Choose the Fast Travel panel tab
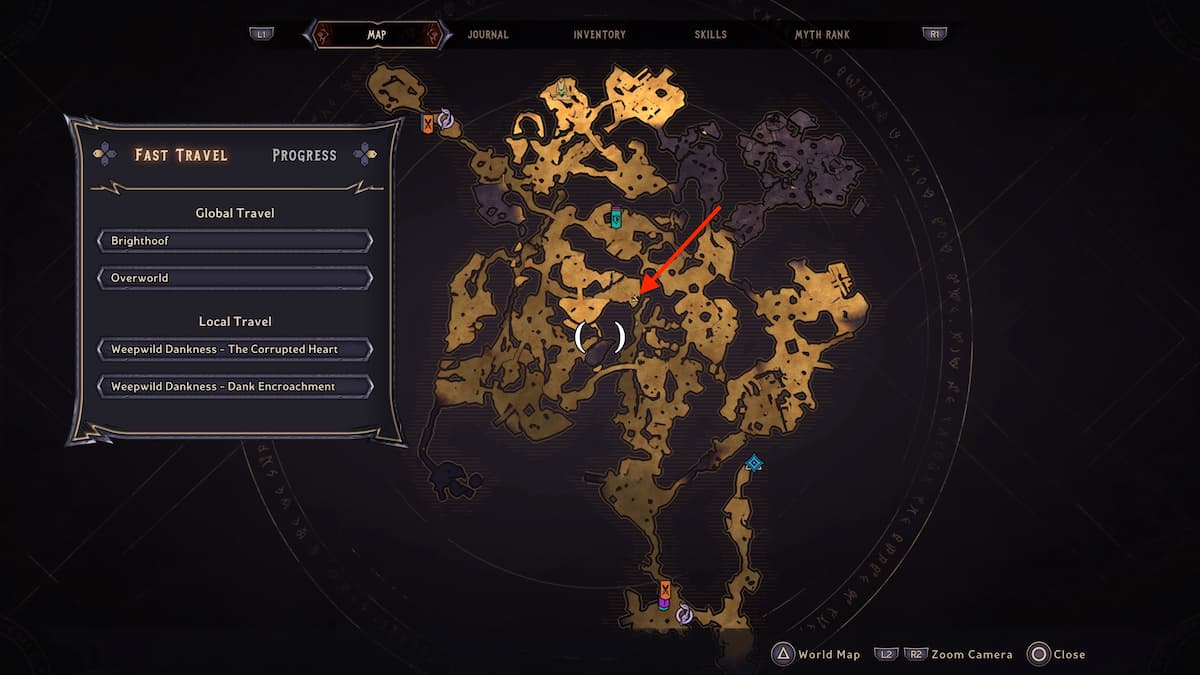1200x675 pixels. point(181,155)
